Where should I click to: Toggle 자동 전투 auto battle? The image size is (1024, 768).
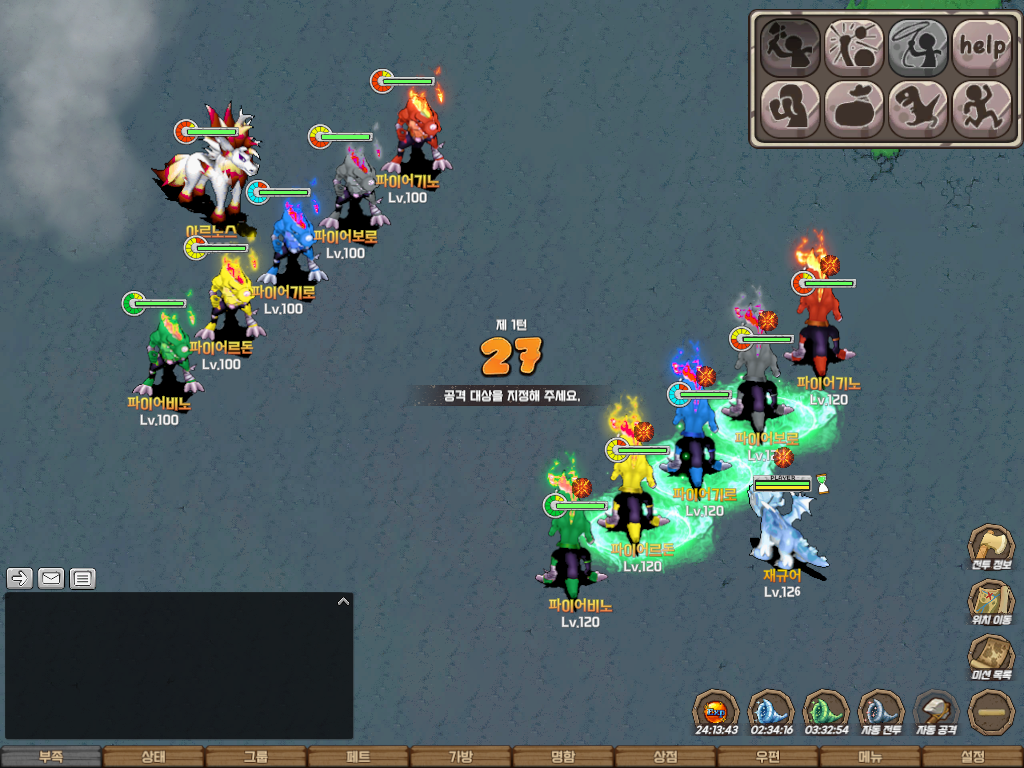coord(881,712)
